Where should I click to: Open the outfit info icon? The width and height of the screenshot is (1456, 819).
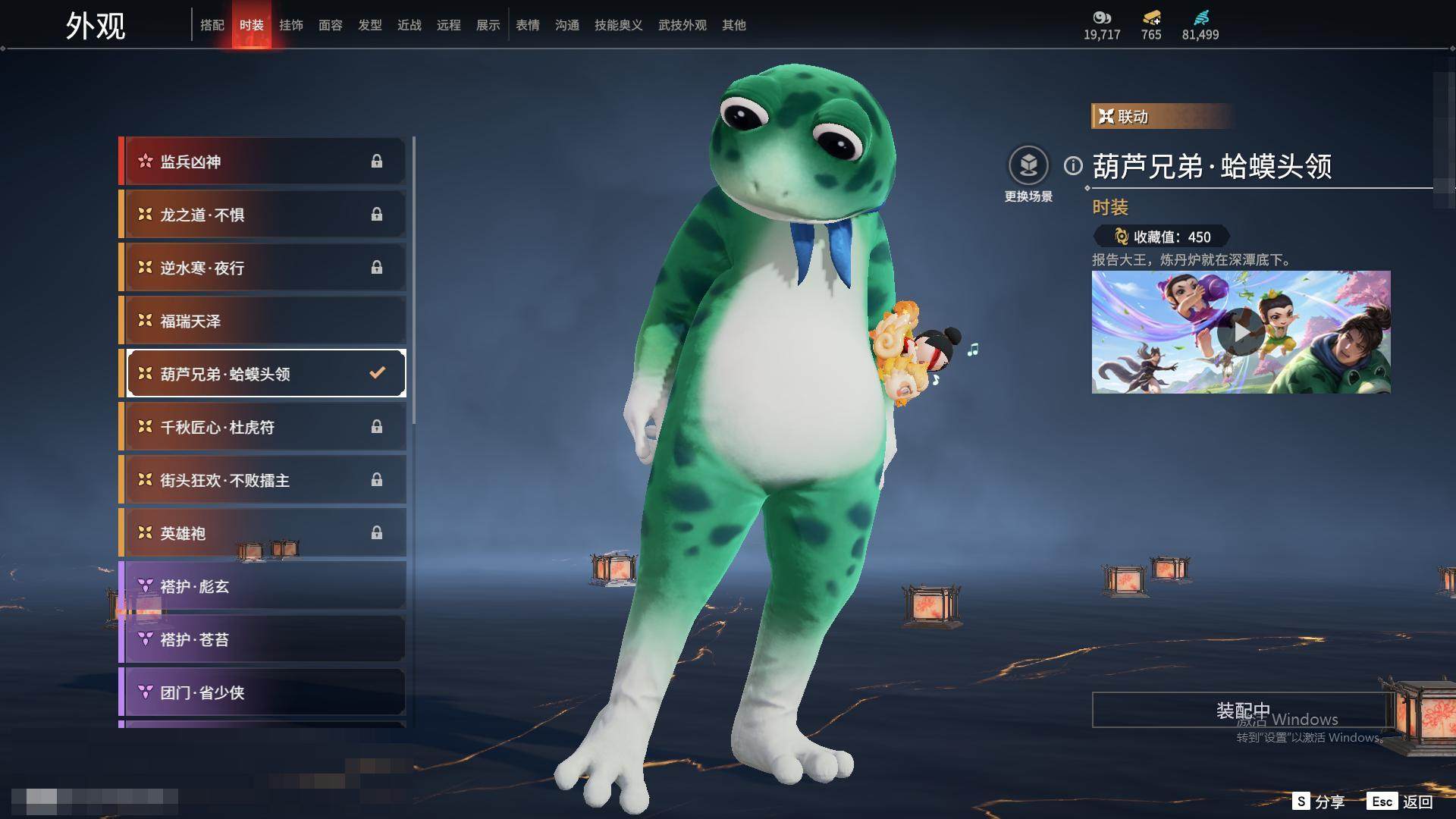click(1073, 165)
